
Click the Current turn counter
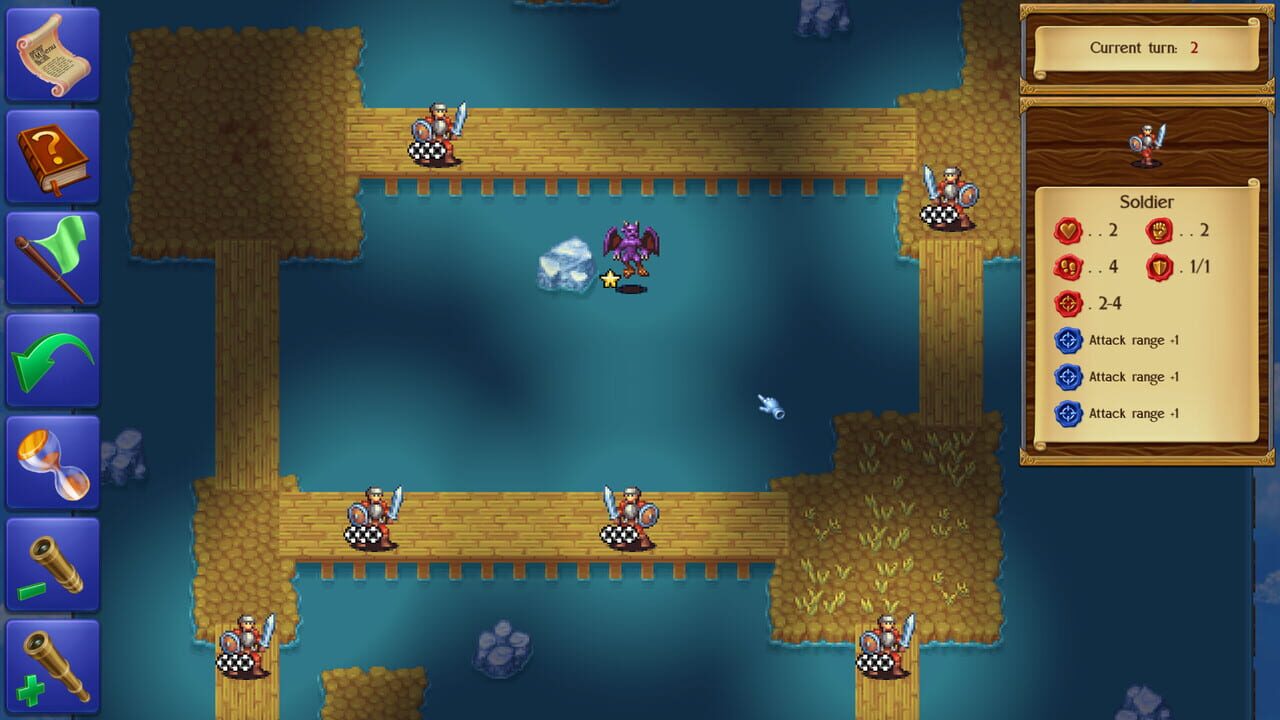(1145, 47)
